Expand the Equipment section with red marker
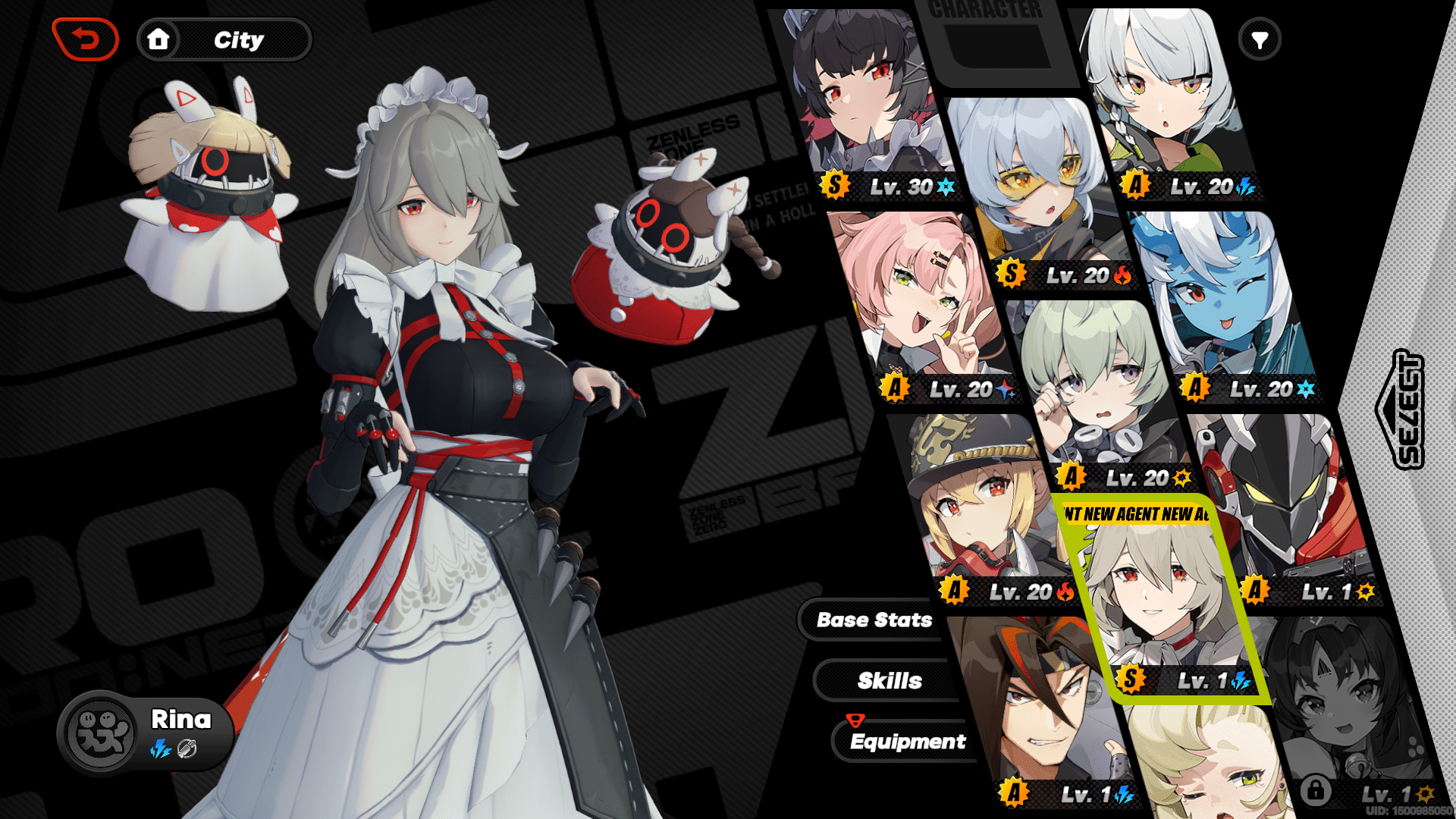This screenshot has width=1456, height=819. 907,742
